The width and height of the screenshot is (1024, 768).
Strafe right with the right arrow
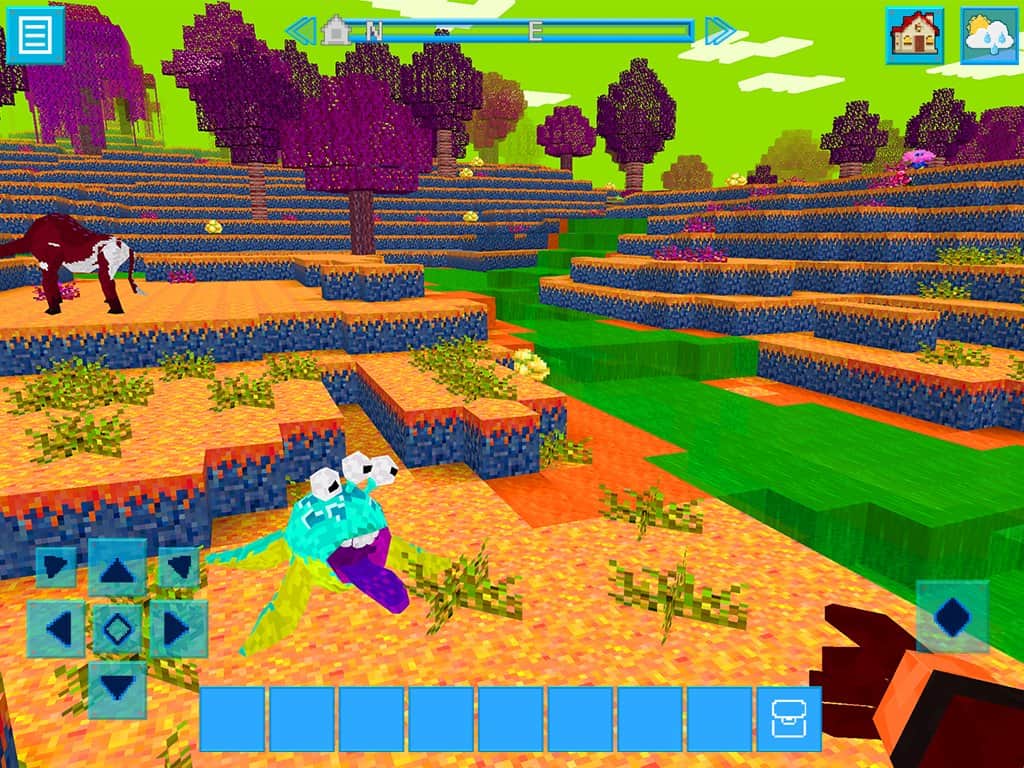177,629
